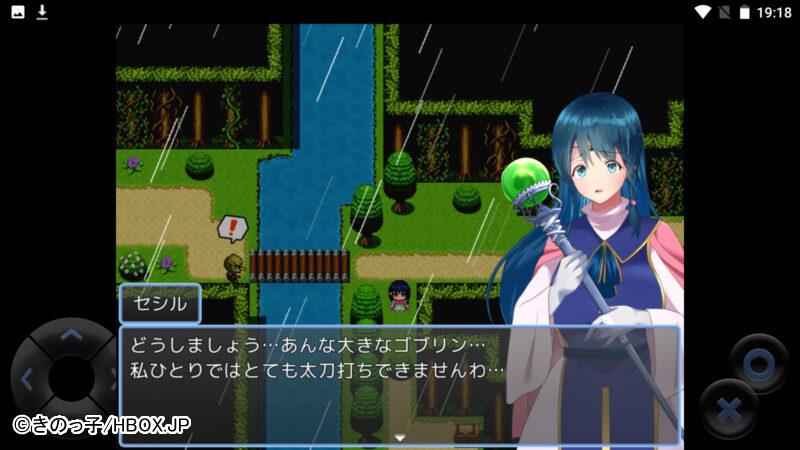Open the download notification icon in status bar

click(x=42, y=12)
